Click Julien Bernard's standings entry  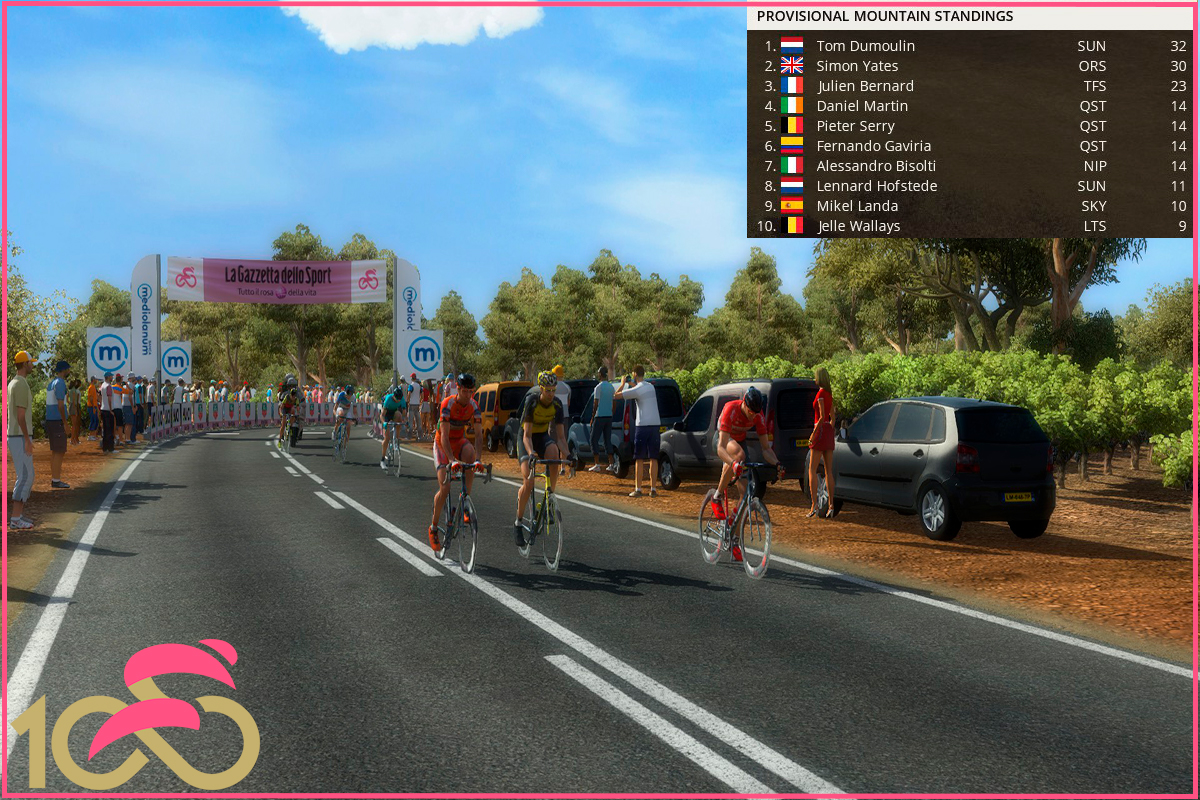(865, 86)
